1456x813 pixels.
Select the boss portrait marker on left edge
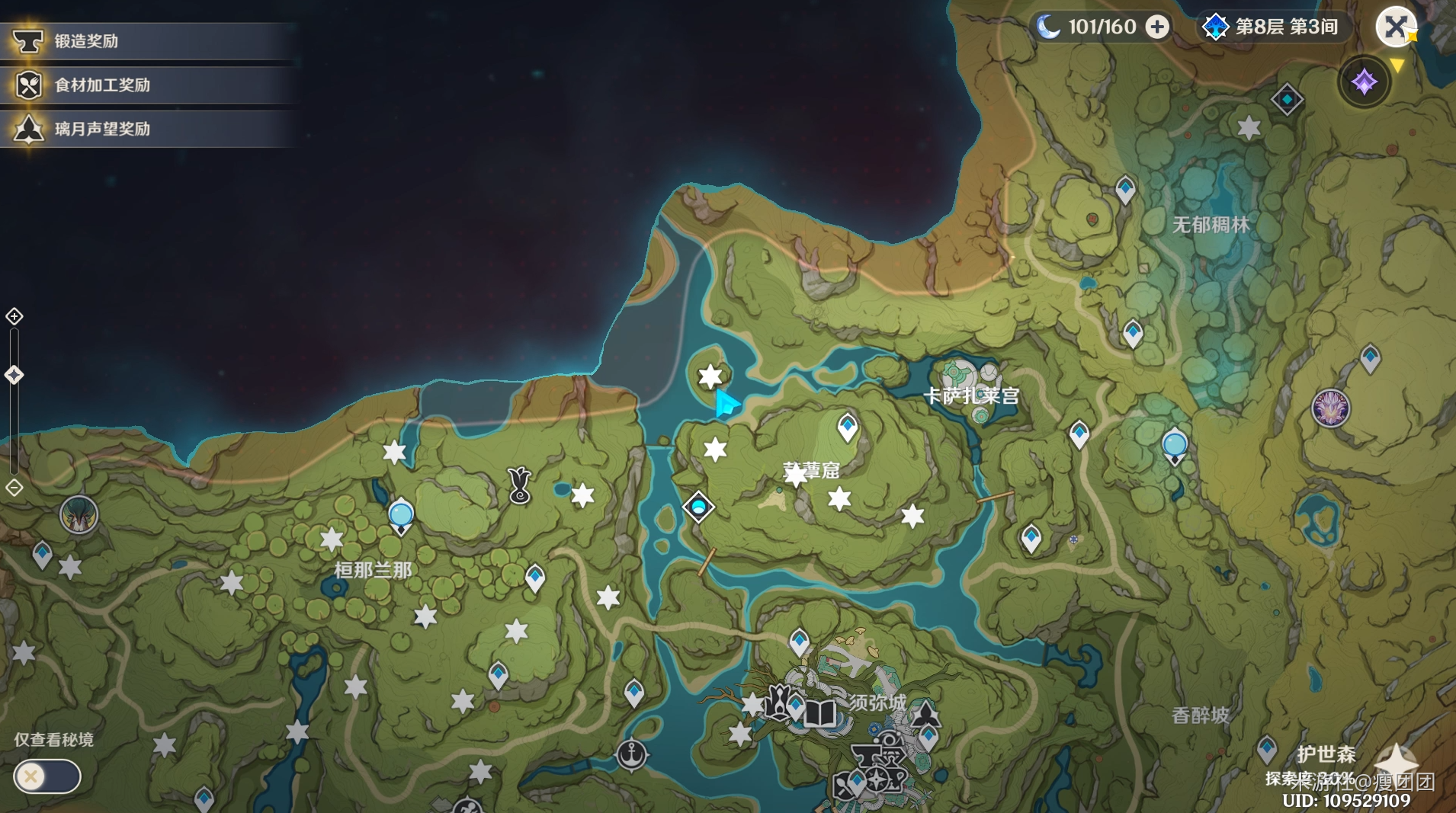coord(79,516)
